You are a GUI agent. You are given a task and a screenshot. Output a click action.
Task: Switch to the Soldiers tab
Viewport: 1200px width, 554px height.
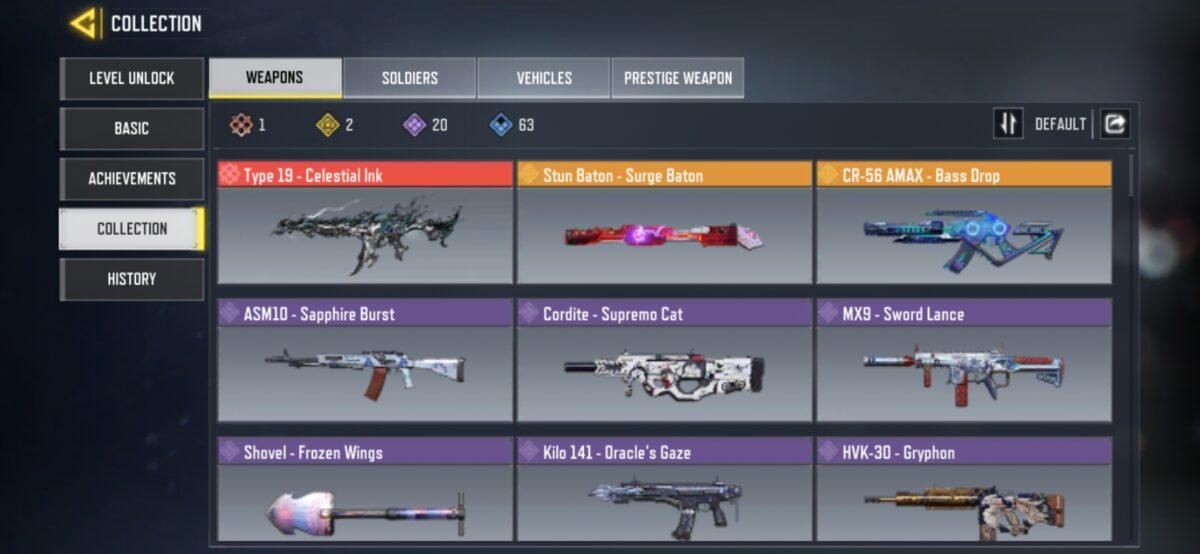pos(410,78)
